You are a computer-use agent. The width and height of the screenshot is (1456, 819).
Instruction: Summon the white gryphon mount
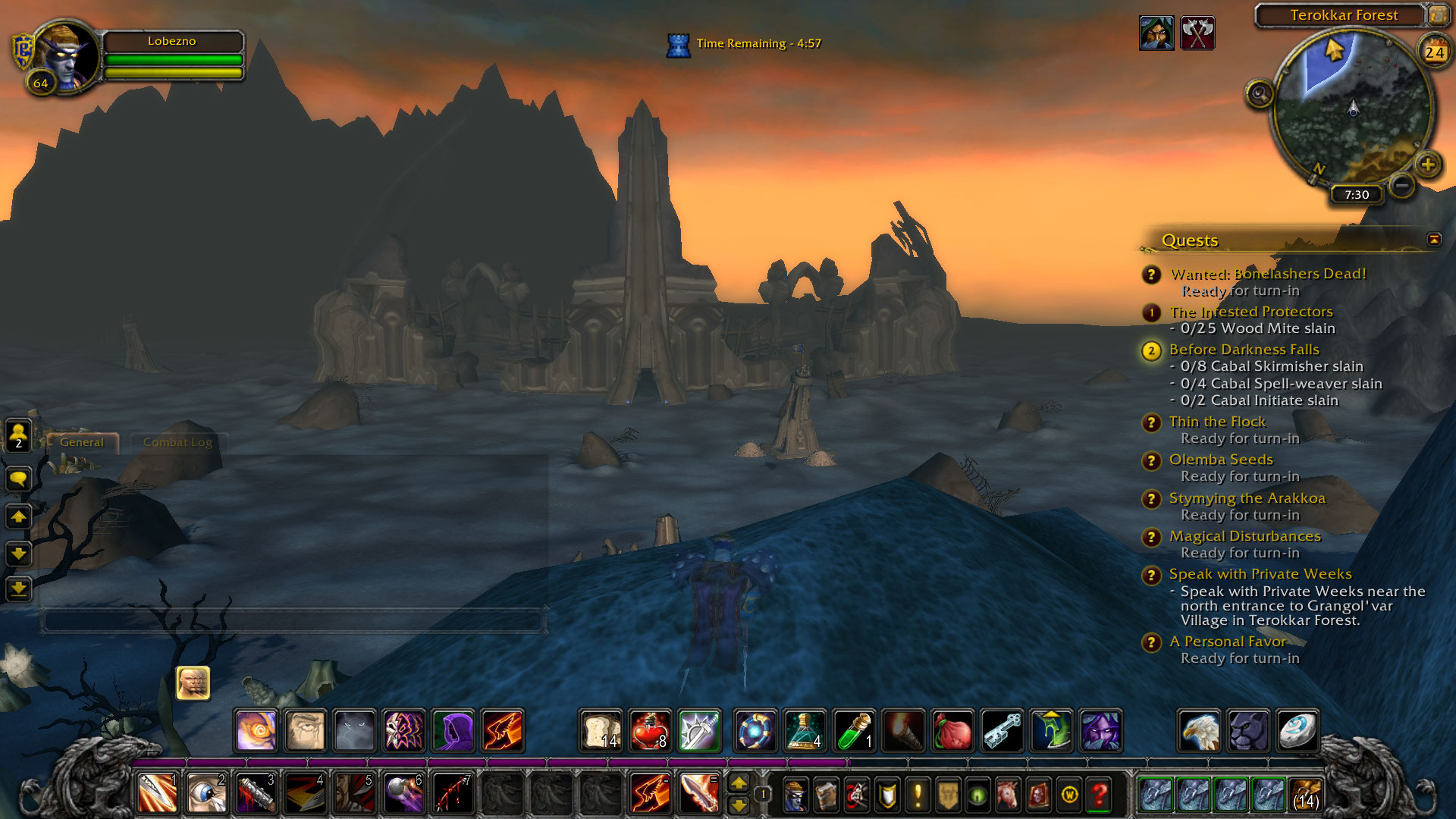click(1199, 731)
